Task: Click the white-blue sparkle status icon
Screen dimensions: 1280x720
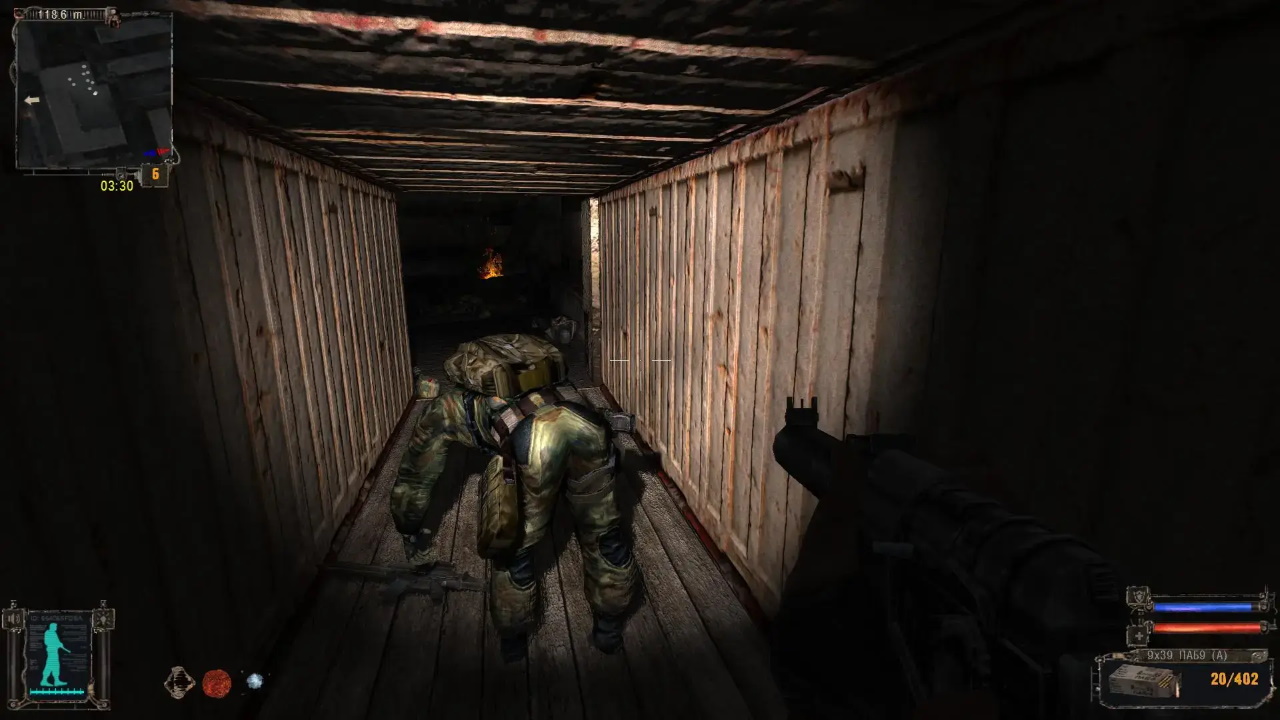Action: point(255,681)
